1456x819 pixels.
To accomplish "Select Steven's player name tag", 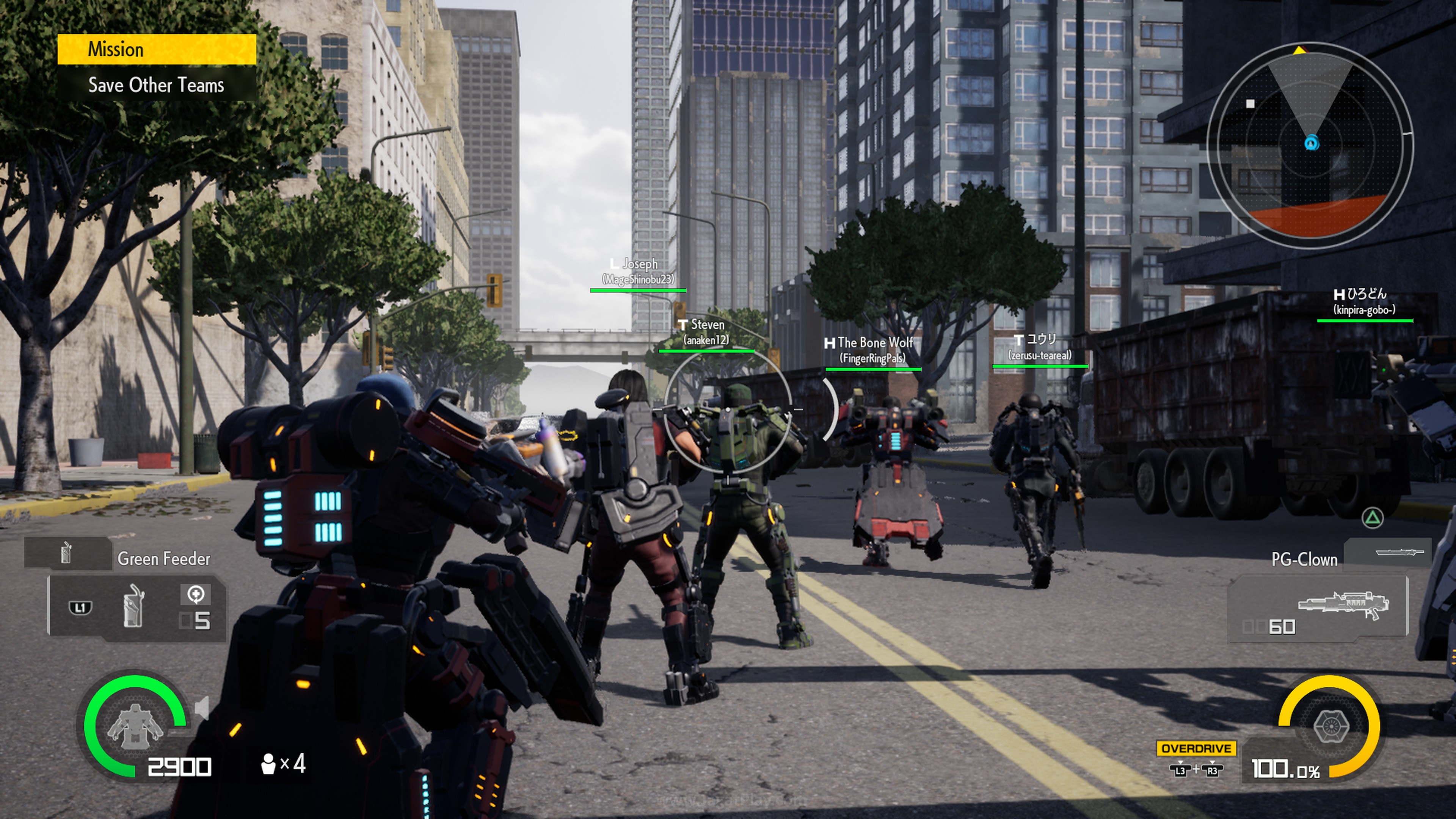I will pyautogui.click(x=706, y=332).
